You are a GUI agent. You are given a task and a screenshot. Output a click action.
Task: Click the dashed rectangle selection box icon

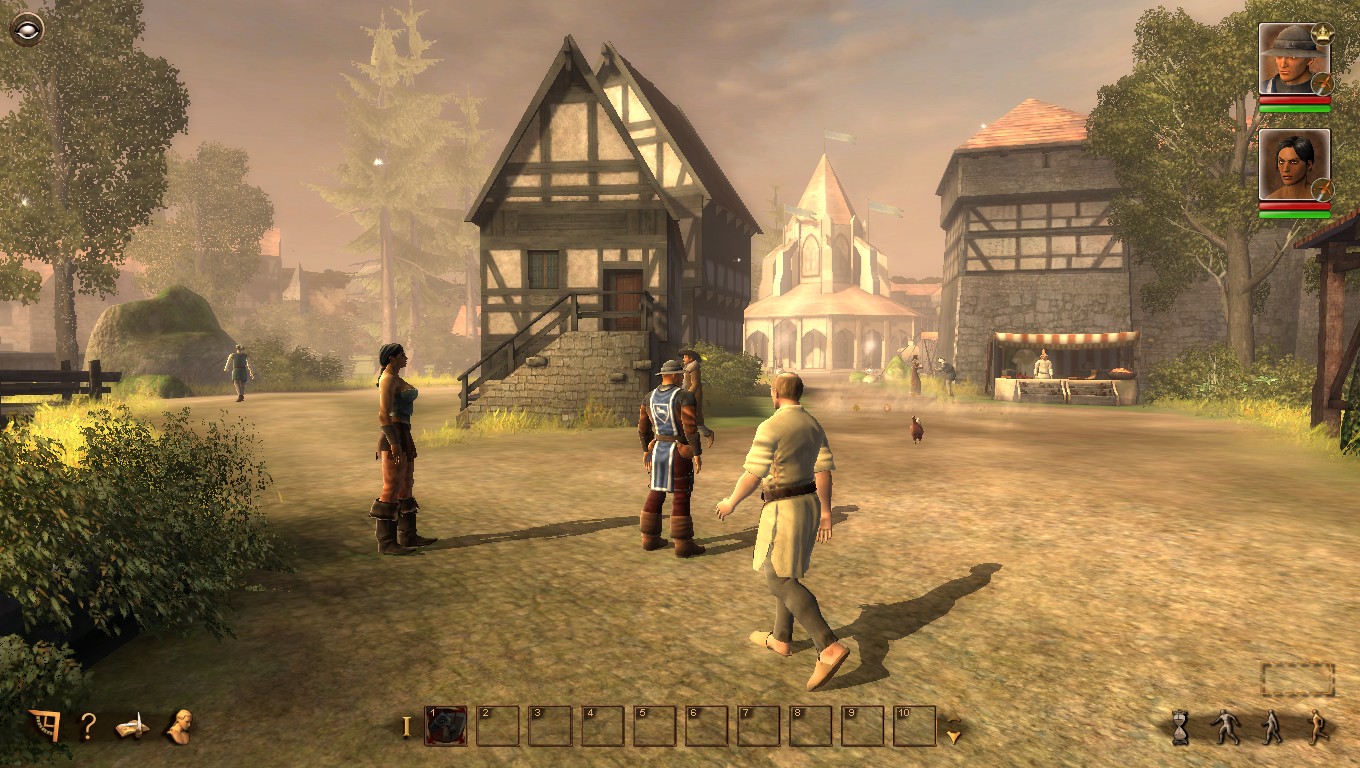[x=1297, y=680]
